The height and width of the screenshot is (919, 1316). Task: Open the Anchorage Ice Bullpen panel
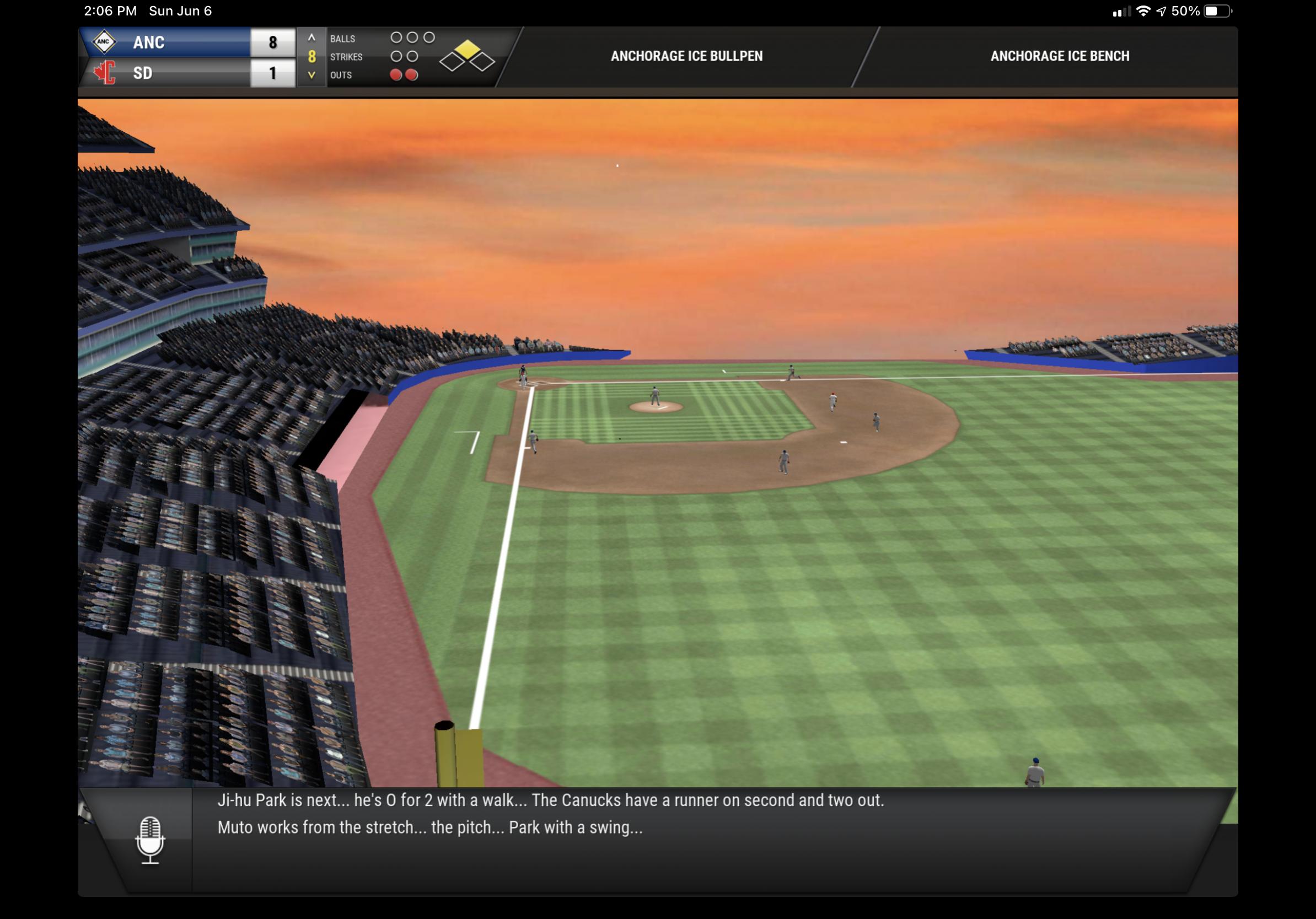click(686, 56)
